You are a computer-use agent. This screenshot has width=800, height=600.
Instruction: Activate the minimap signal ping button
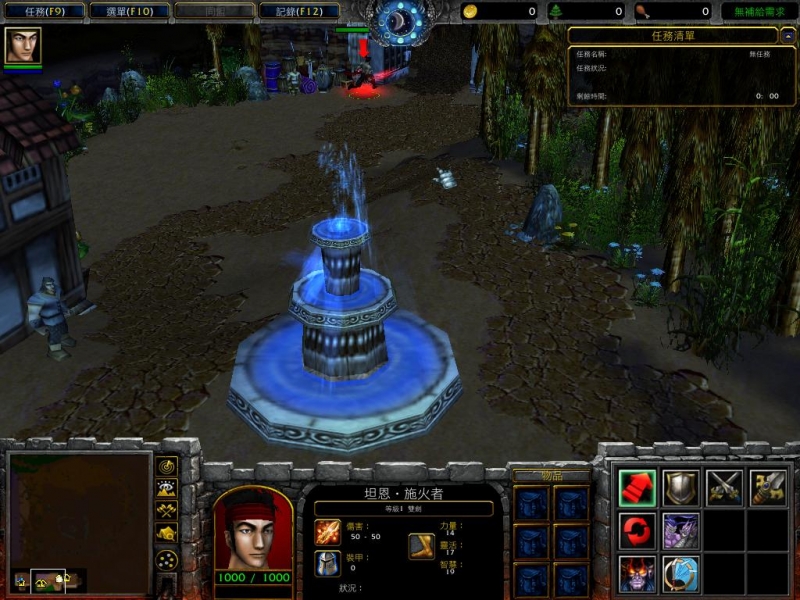[x=166, y=466]
